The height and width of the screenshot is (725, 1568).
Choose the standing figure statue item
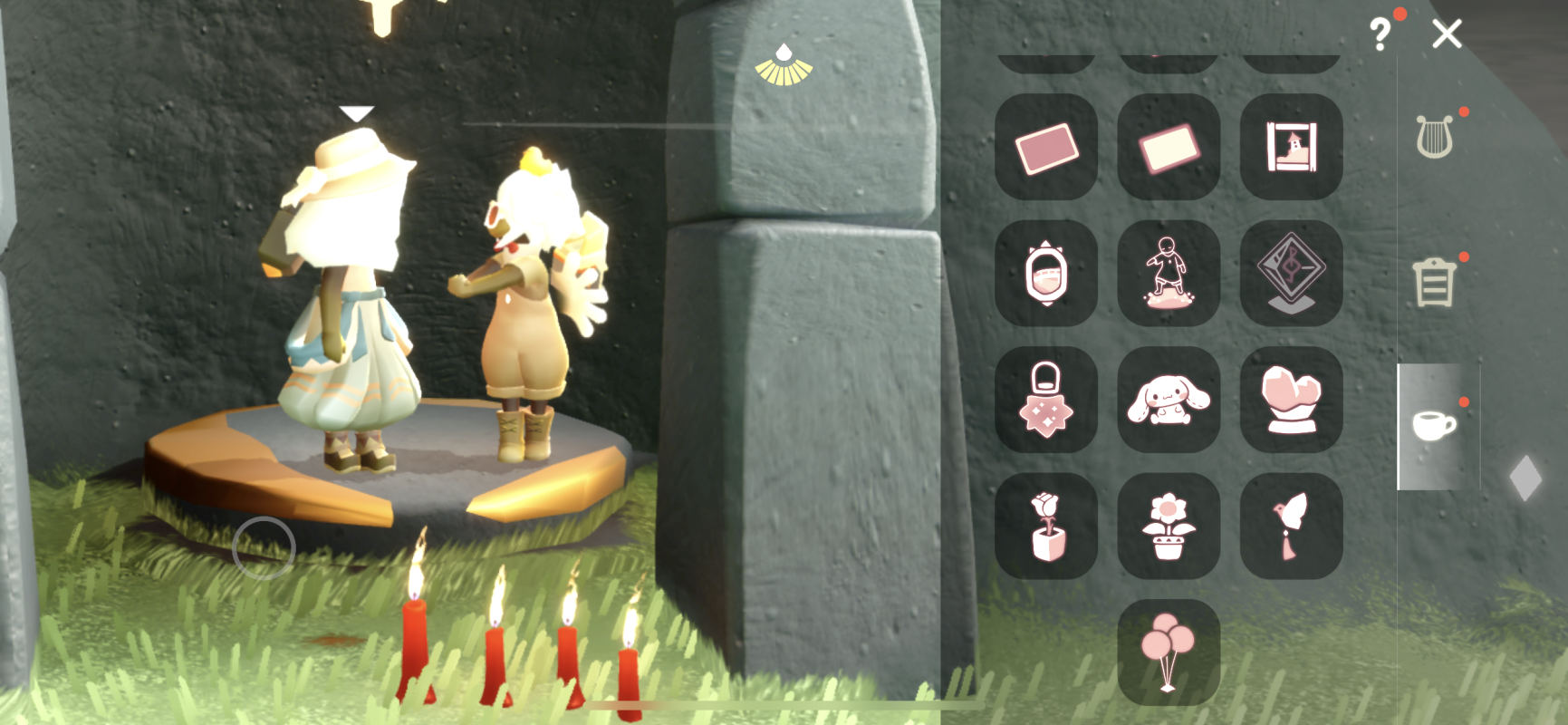[1169, 273]
